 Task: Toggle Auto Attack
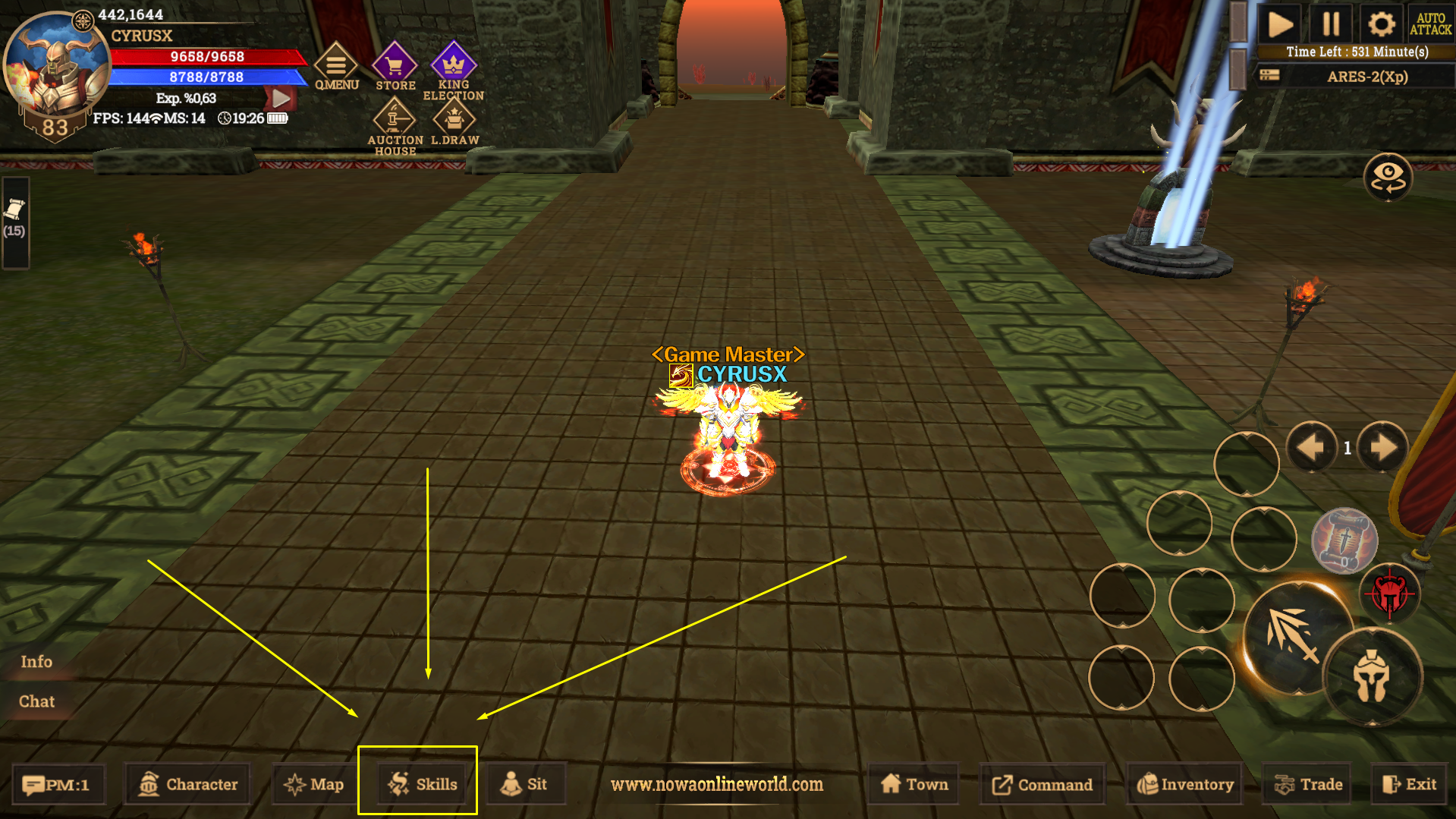coord(1430,24)
